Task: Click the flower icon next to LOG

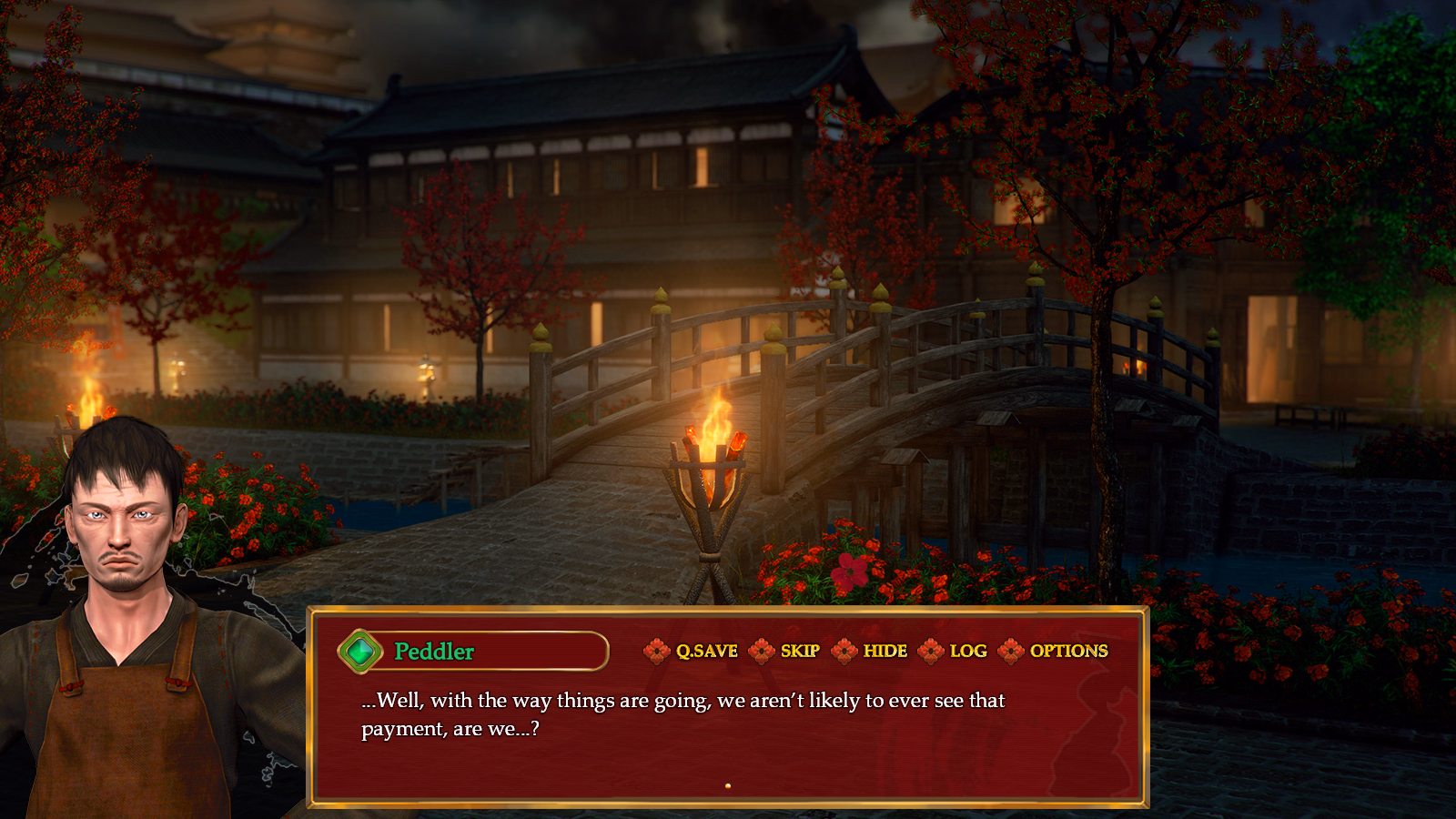Action: 932,652
